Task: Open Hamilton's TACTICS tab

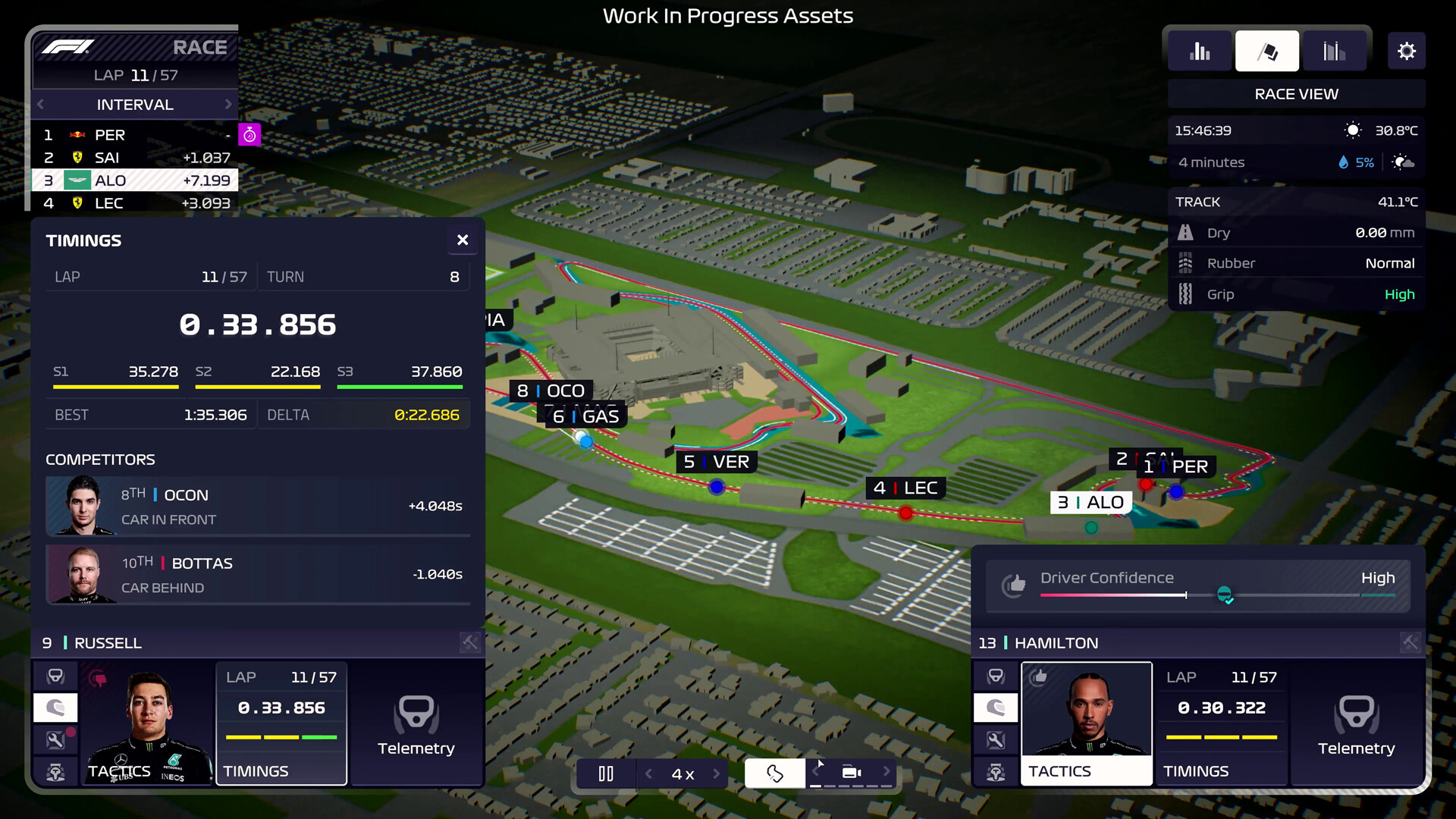Action: click(x=1061, y=770)
